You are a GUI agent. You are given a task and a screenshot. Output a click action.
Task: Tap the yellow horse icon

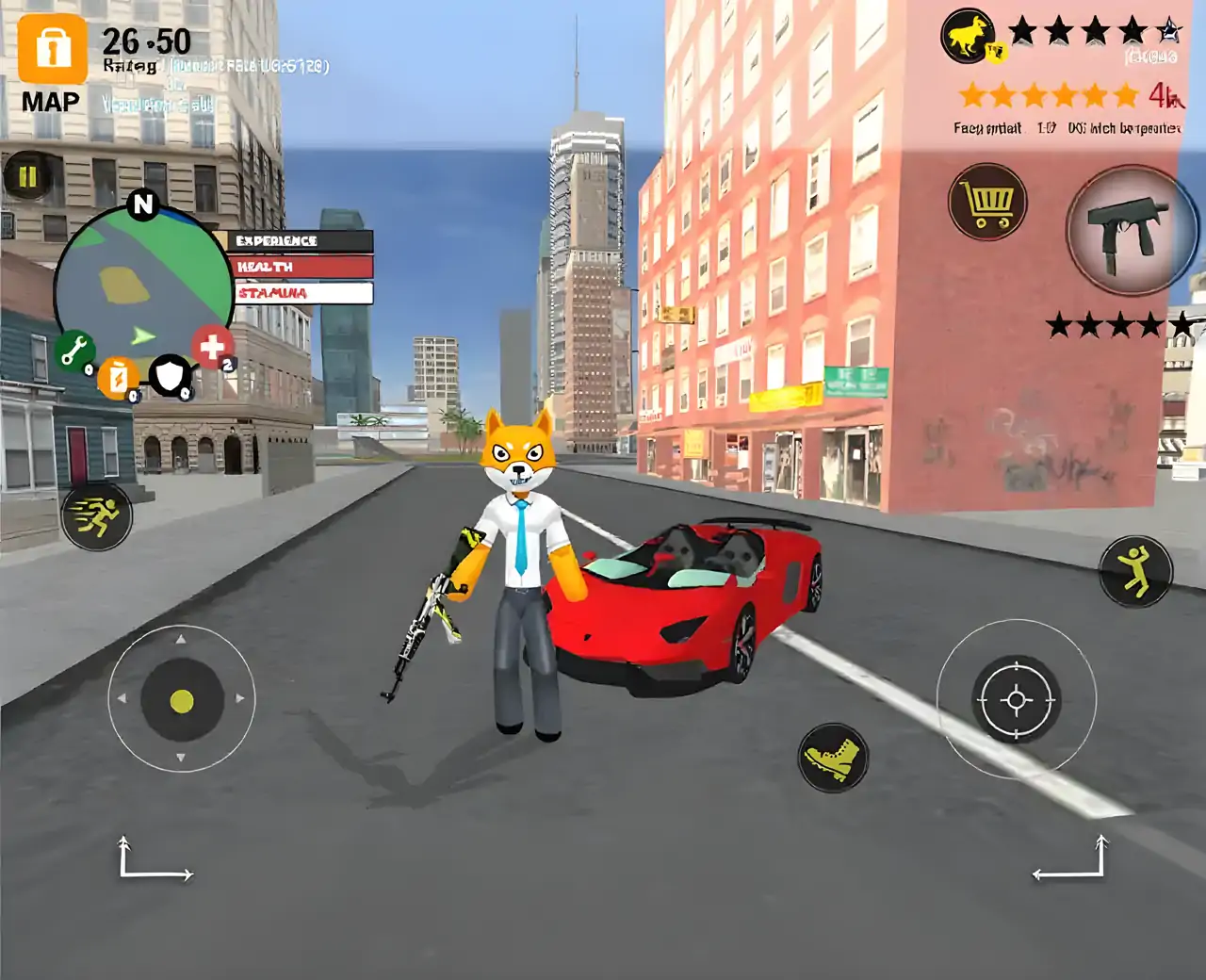969,37
